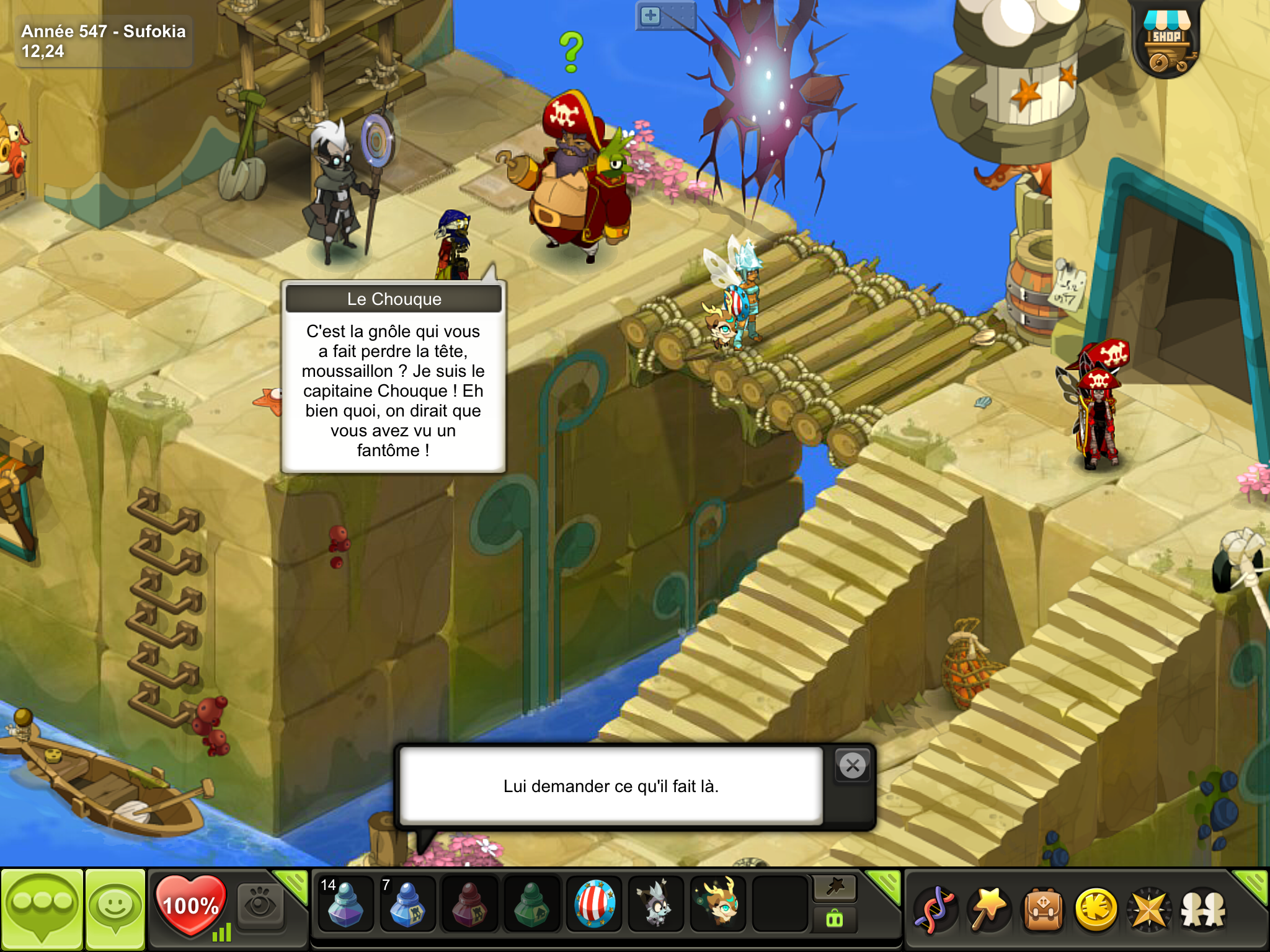Open the brown backpack inventory
Screen dimensions: 1270x952
(1043, 910)
